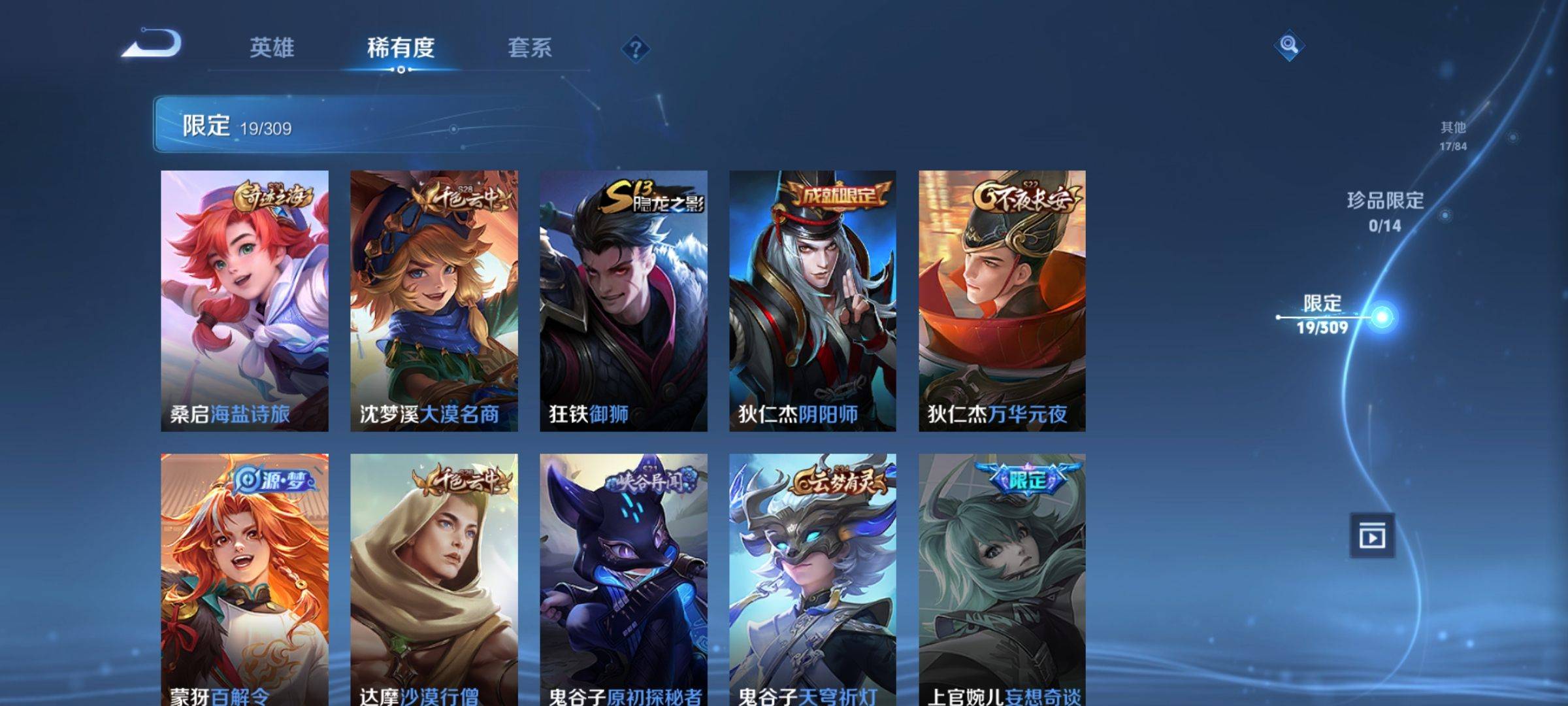This screenshot has height=706, width=1568.
Task: Jump to the 珍品限定 rarity category
Action: 1385,210
